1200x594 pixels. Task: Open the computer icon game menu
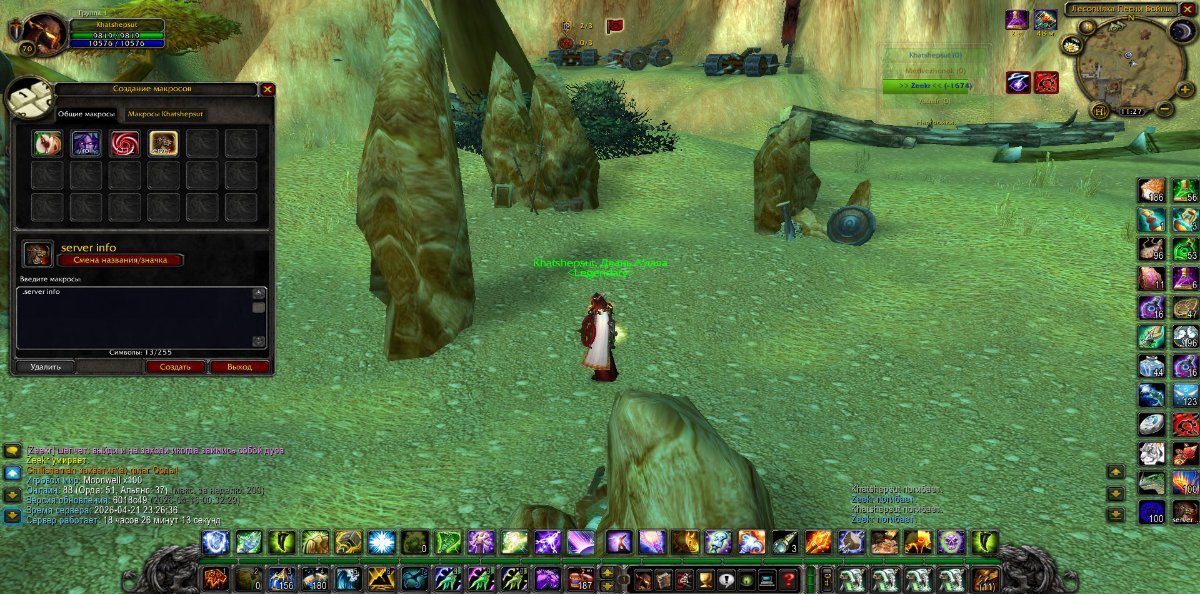pyautogui.click(x=767, y=580)
